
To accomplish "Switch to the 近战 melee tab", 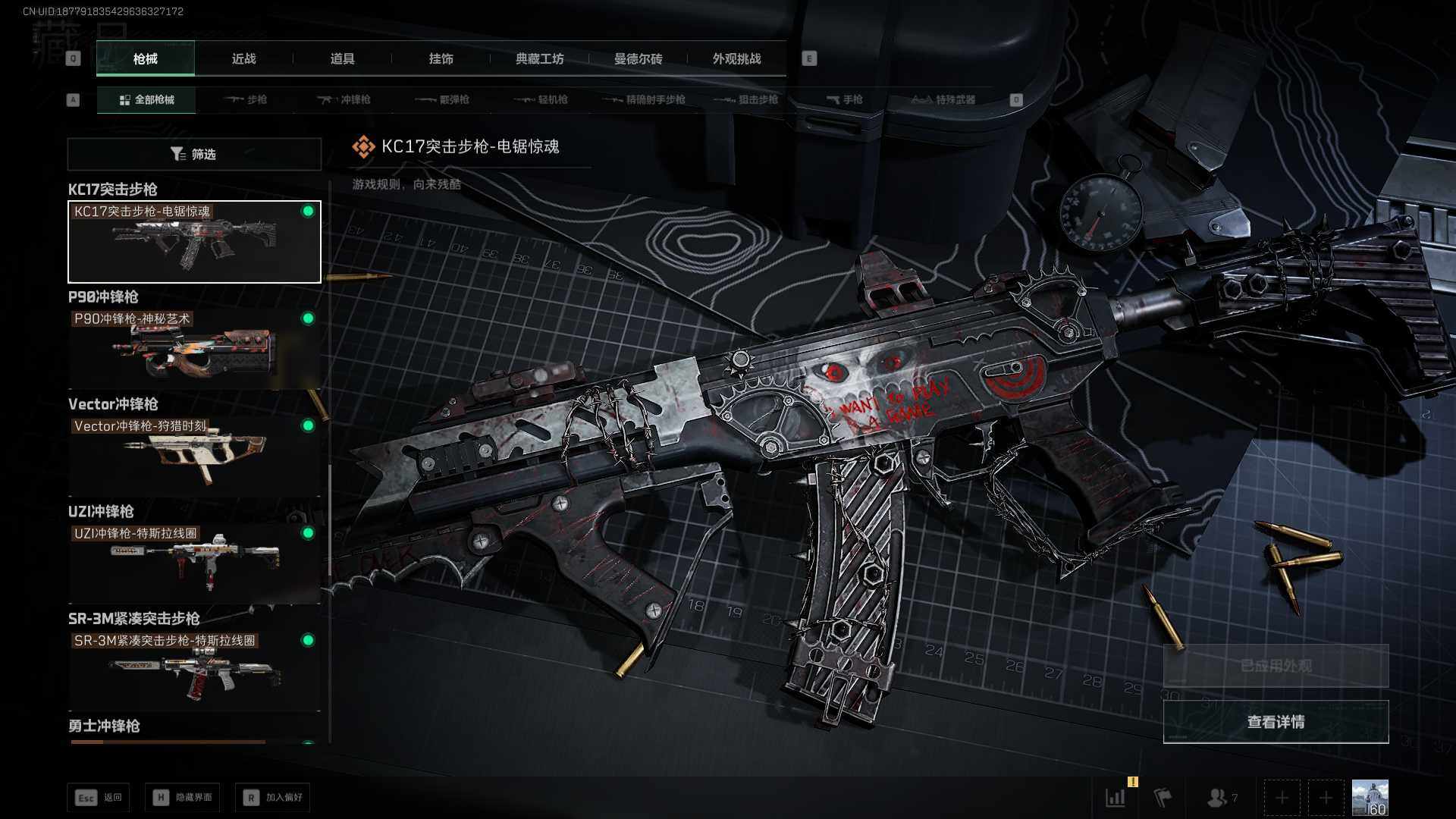I will tap(243, 58).
